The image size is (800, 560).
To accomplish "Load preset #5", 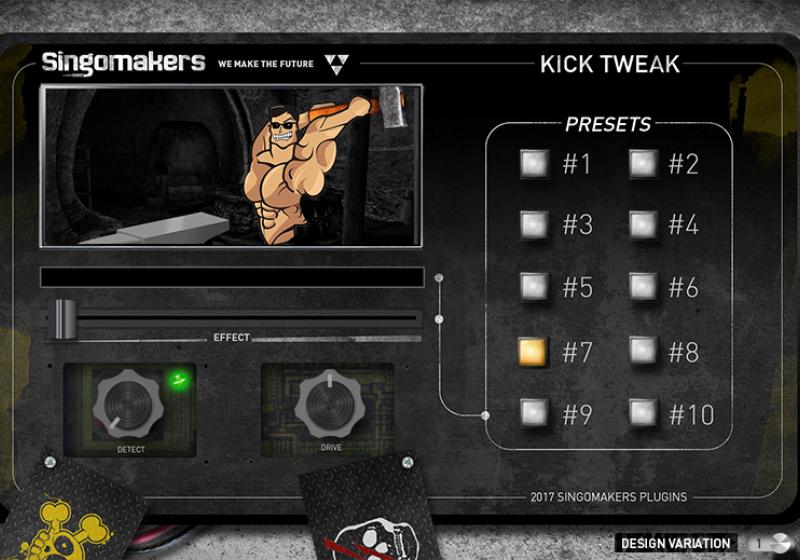I will click(x=534, y=287).
